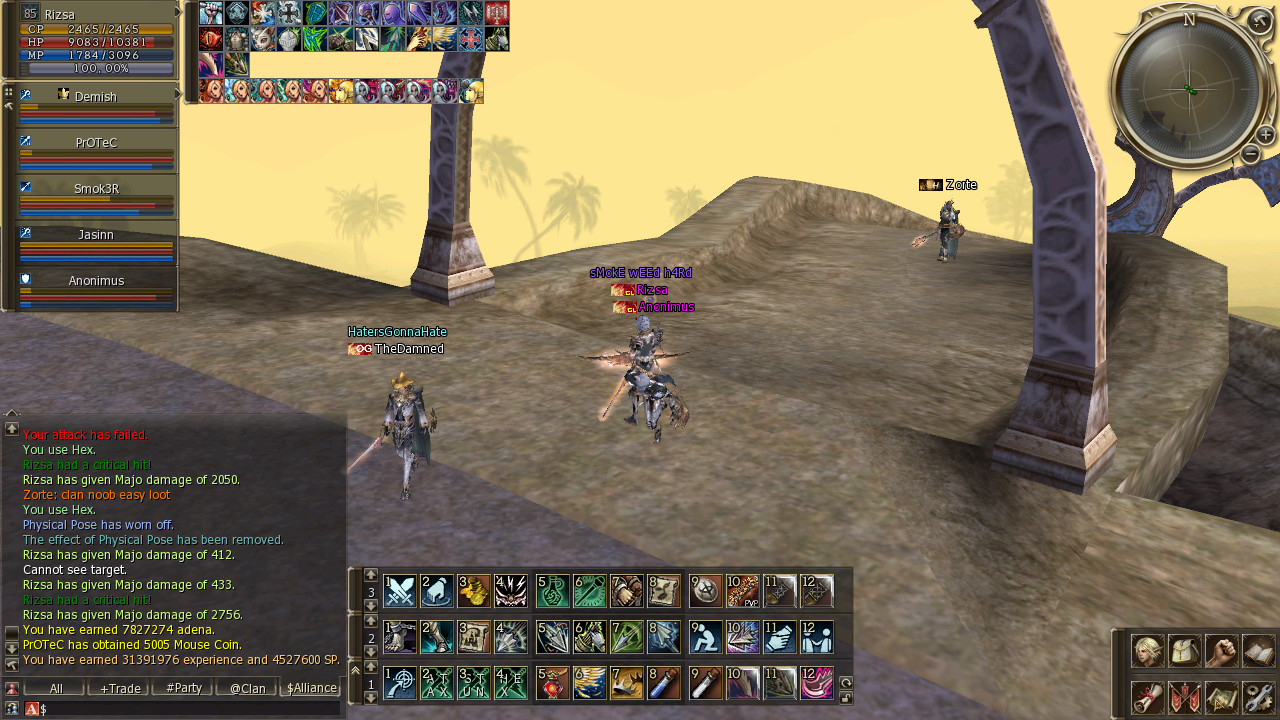Show the All chat tab
The image size is (1280, 720).
(56, 688)
